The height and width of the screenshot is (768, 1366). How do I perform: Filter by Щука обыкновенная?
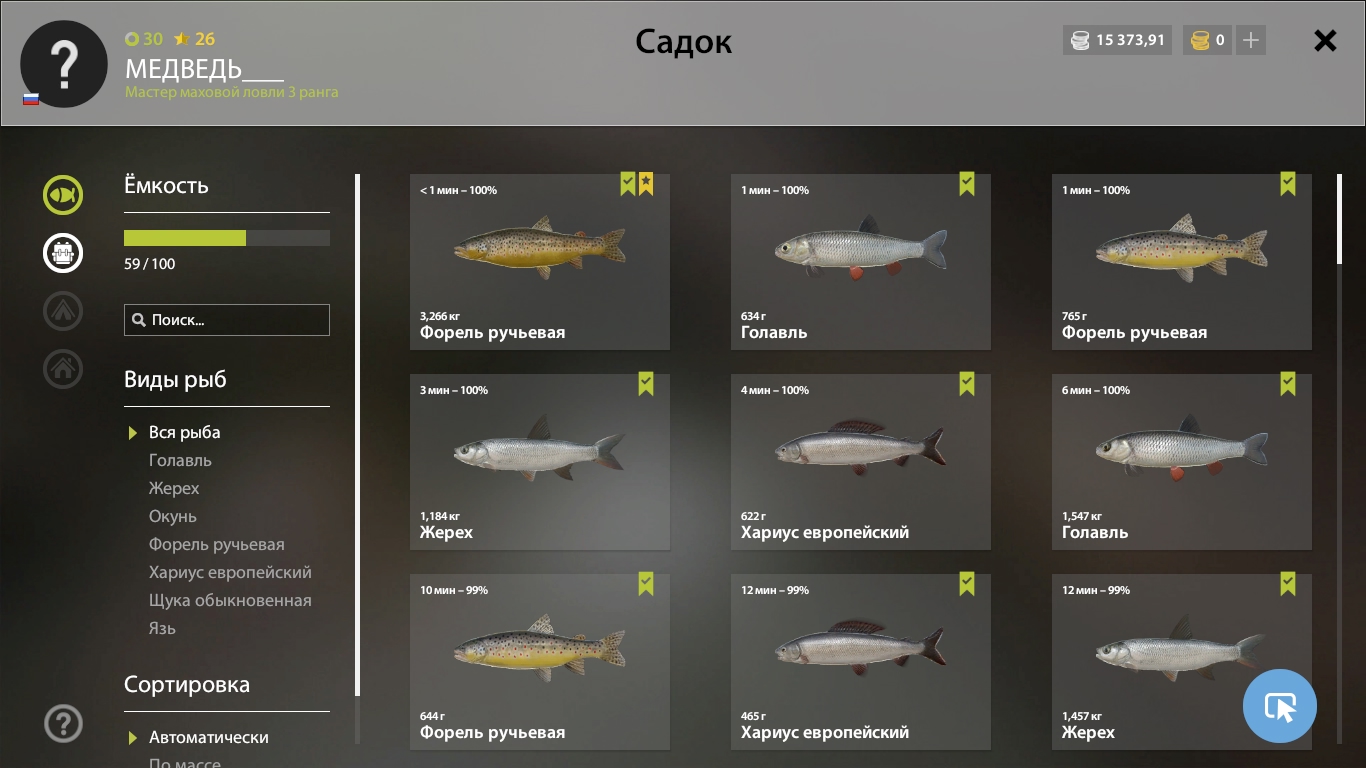[x=230, y=600]
